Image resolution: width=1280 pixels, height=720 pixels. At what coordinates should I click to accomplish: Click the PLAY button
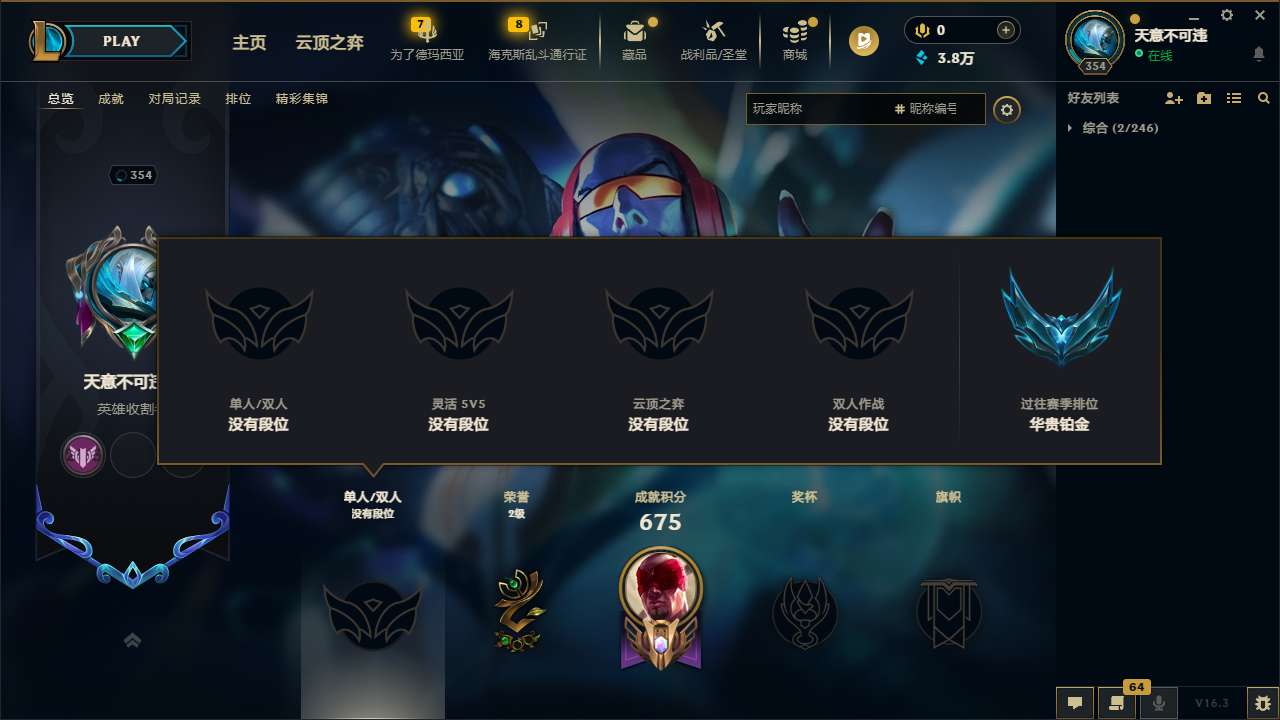[120, 41]
